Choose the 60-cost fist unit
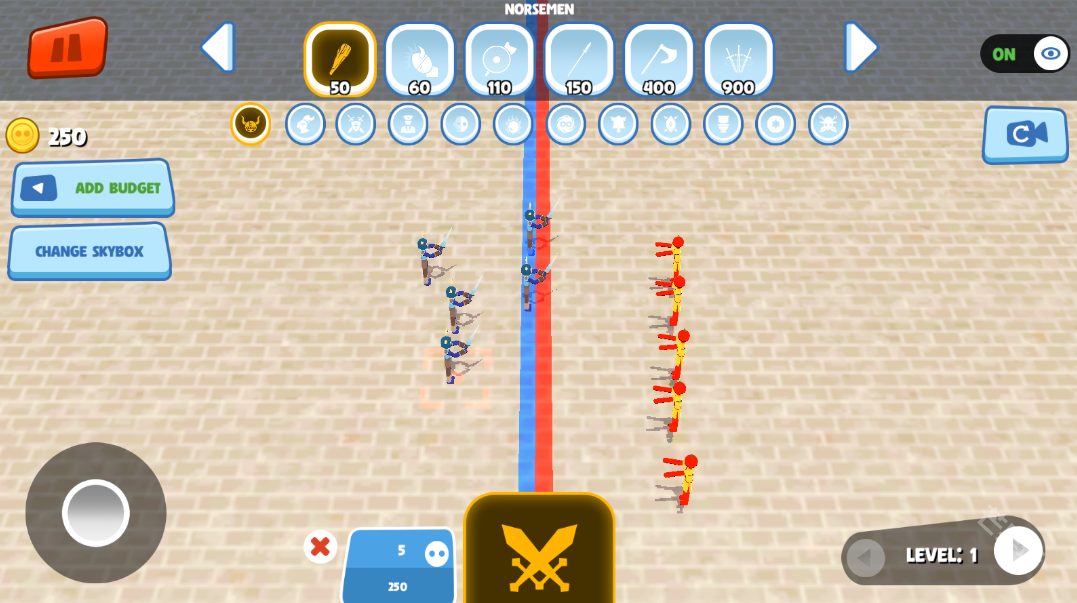The height and width of the screenshot is (603, 1077). (419, 58)
